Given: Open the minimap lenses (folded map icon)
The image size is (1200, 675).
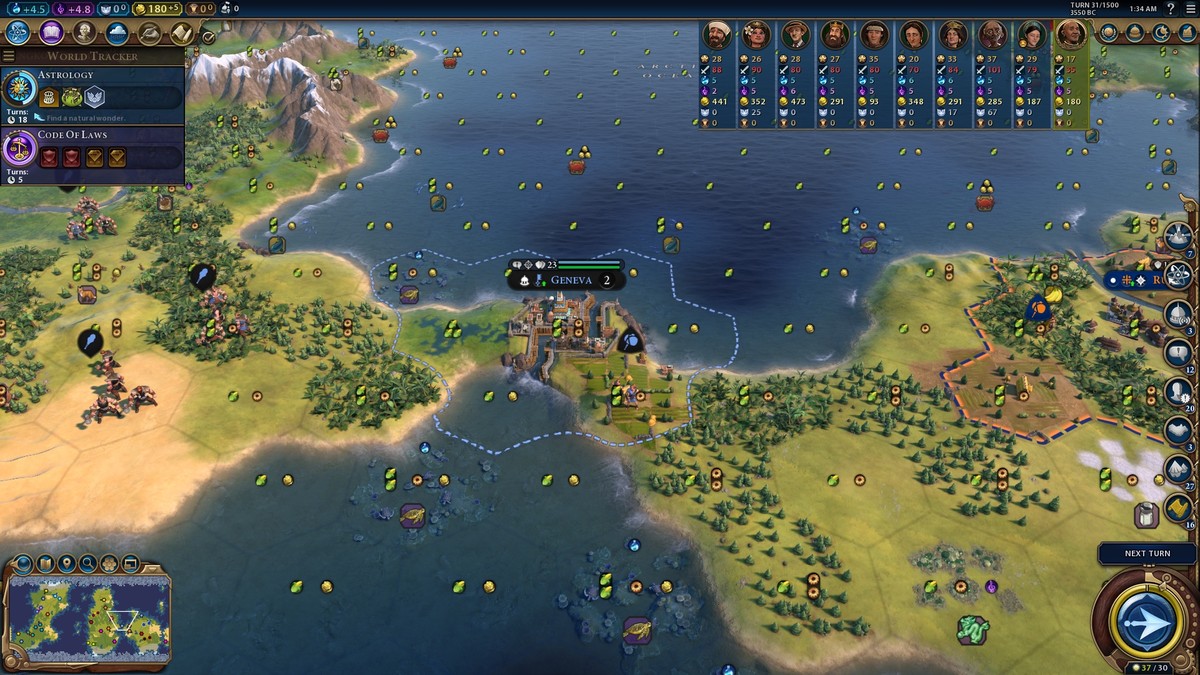Looking at the screenshot, I should coord(44,564).
